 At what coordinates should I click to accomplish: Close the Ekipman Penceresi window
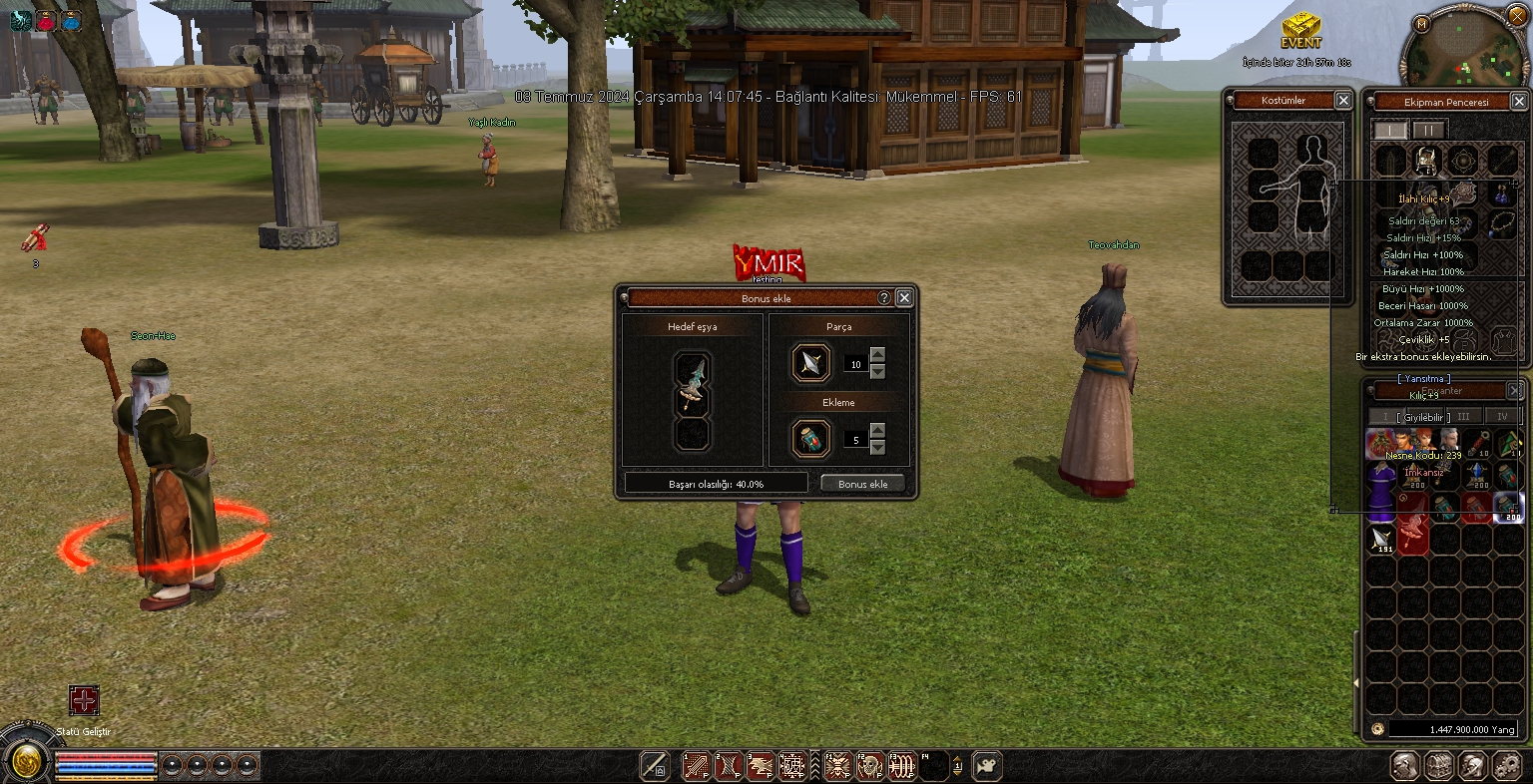tap(1518, 102)
